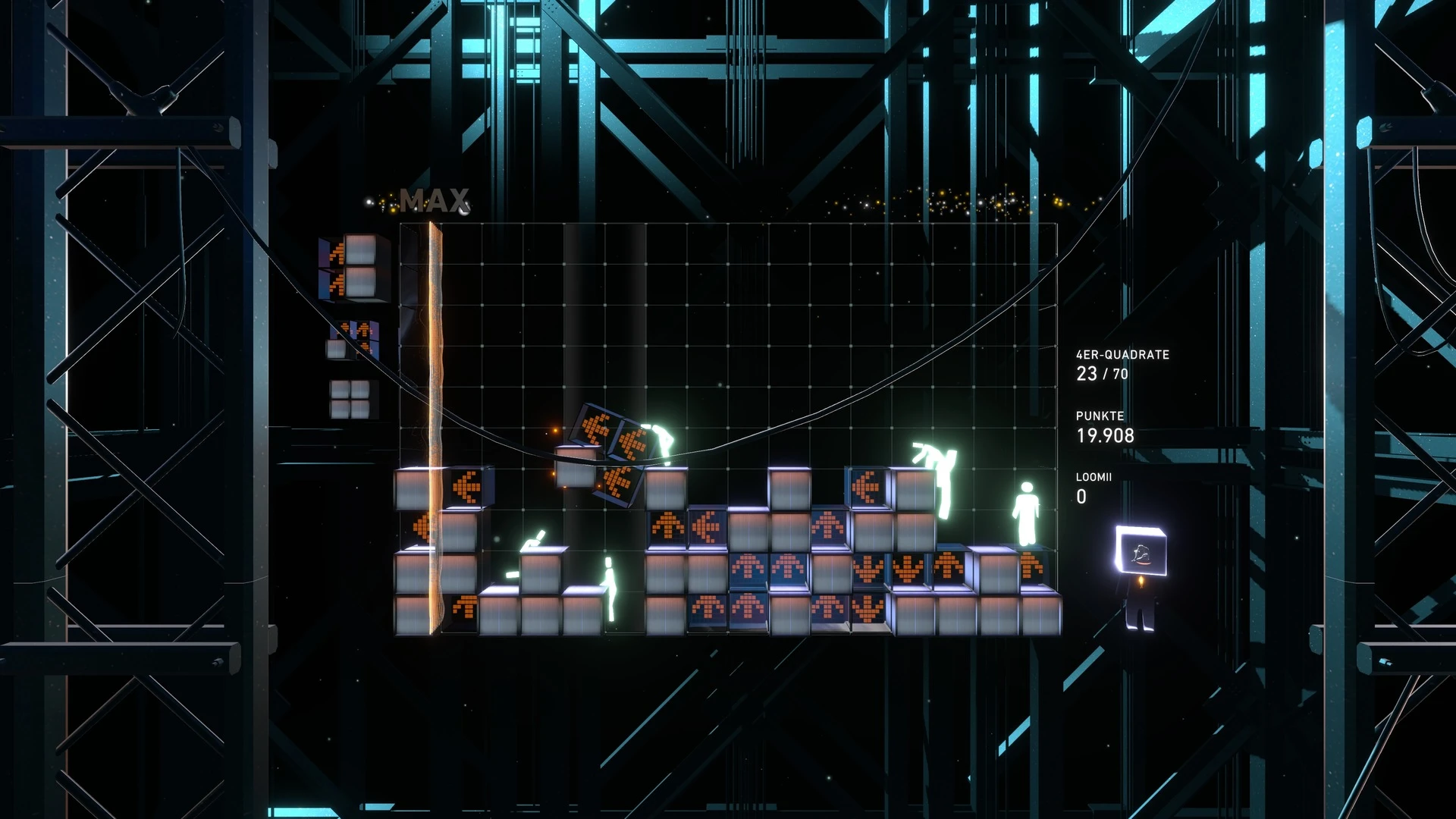The height and width of the screenshot is (819, 1456).
Task: Select the middle upcoming block in the queue
Action: tap(353, 339)
